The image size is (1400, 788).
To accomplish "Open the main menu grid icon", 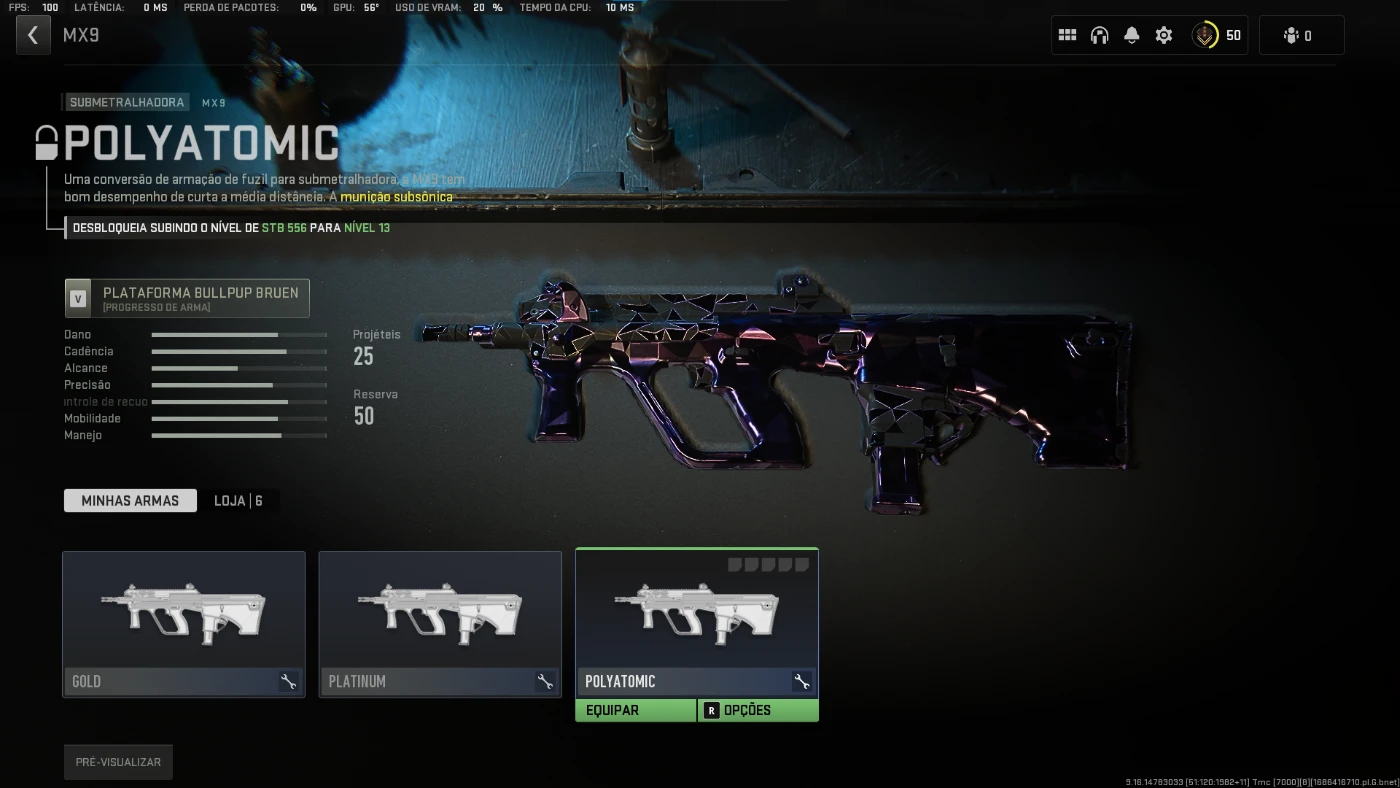I will pyautogui.click(x=1067, y=34).
